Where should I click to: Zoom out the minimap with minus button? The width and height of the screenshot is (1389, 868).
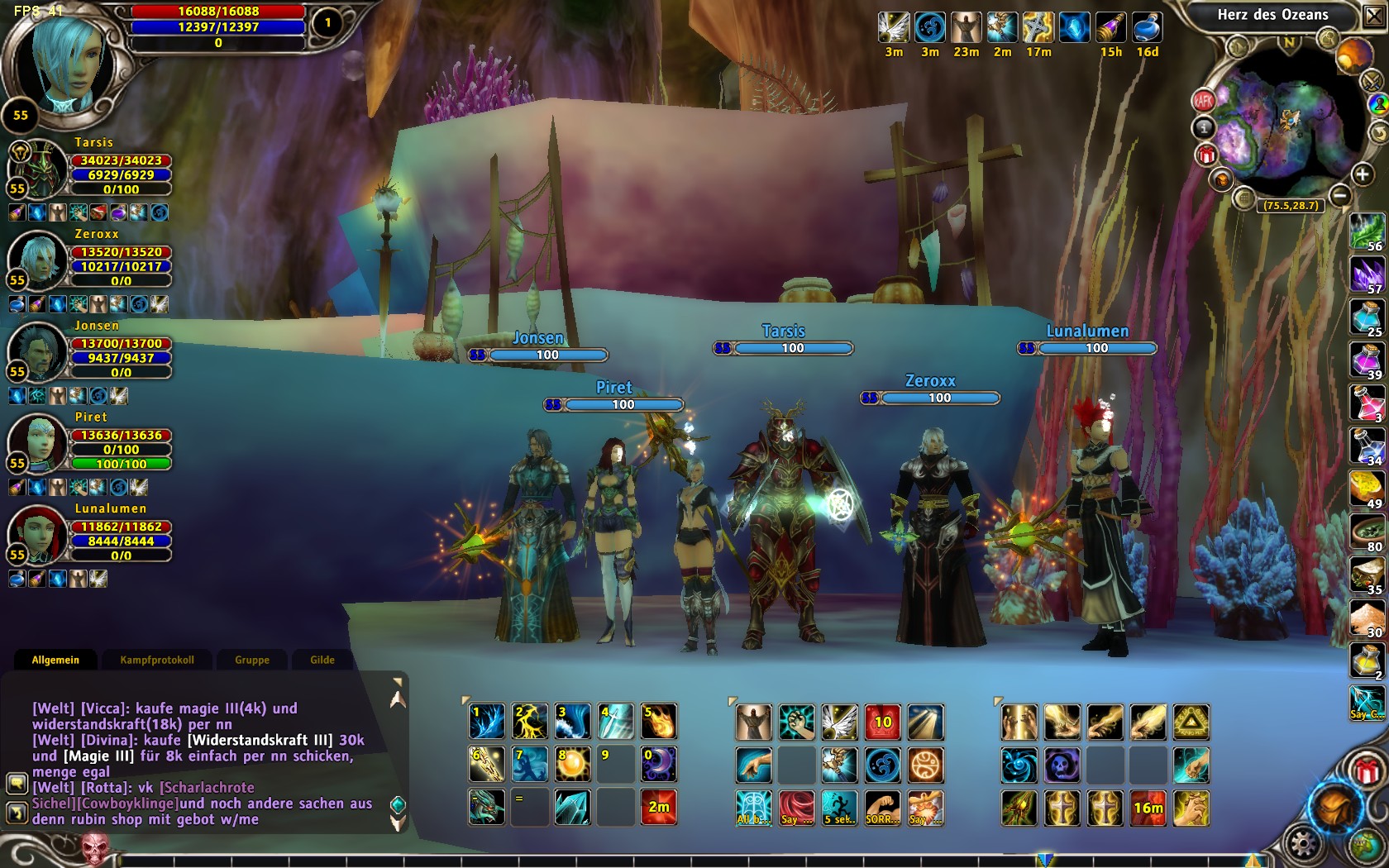tap(1340, 195)
